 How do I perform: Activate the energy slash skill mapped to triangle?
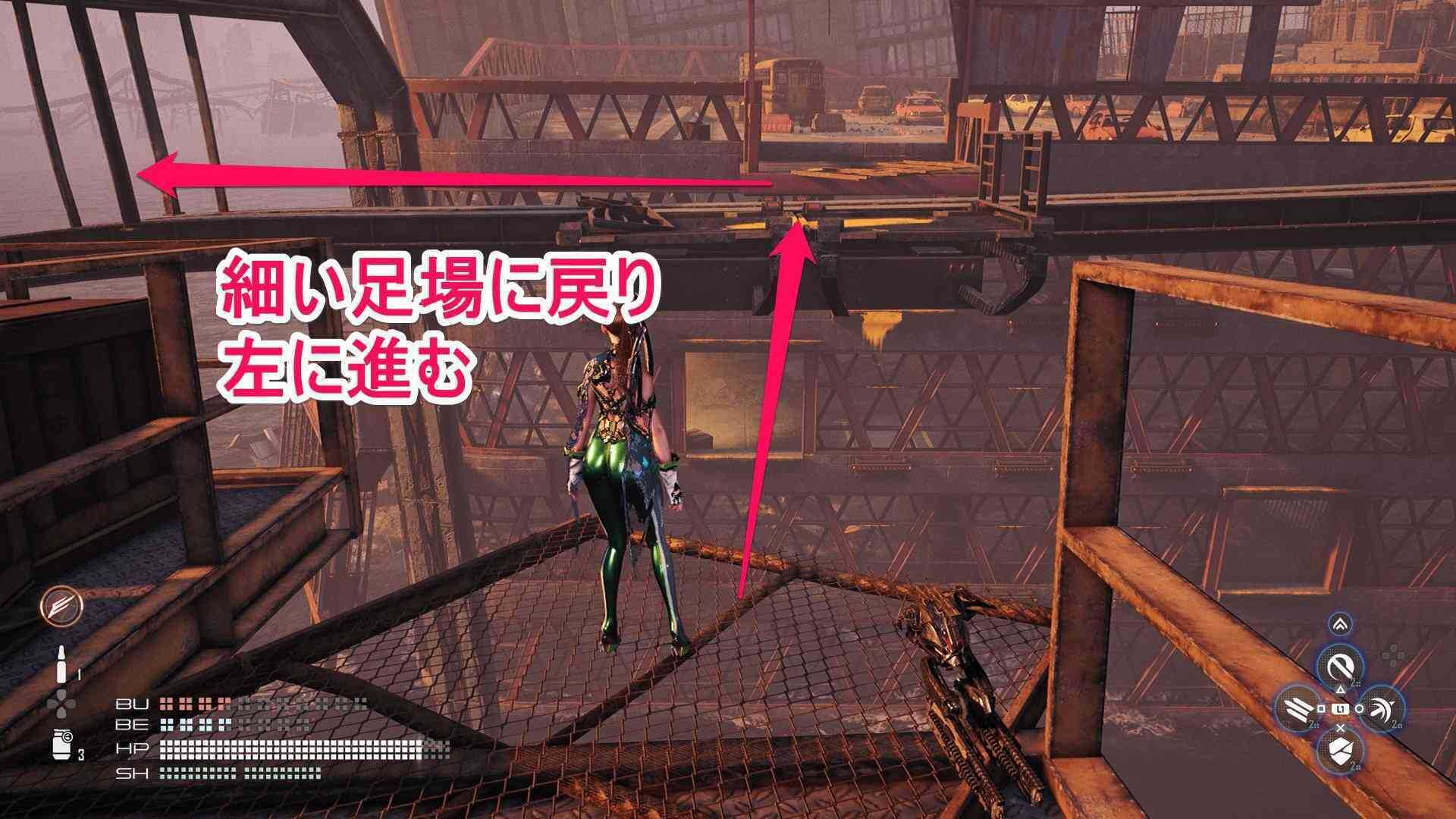click(1339, 664)
